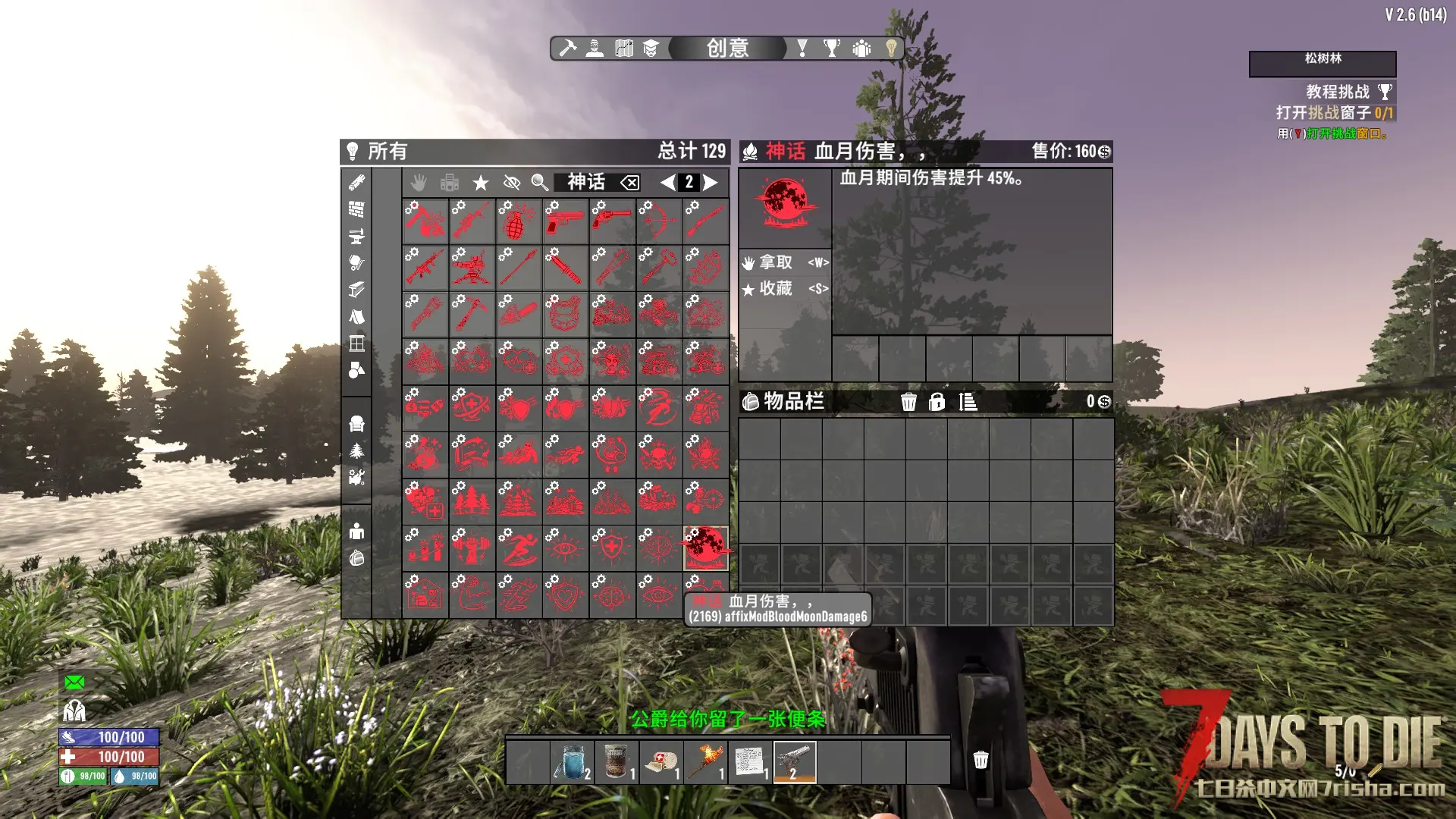Clear the 神话 search filter

coord(630,183)
